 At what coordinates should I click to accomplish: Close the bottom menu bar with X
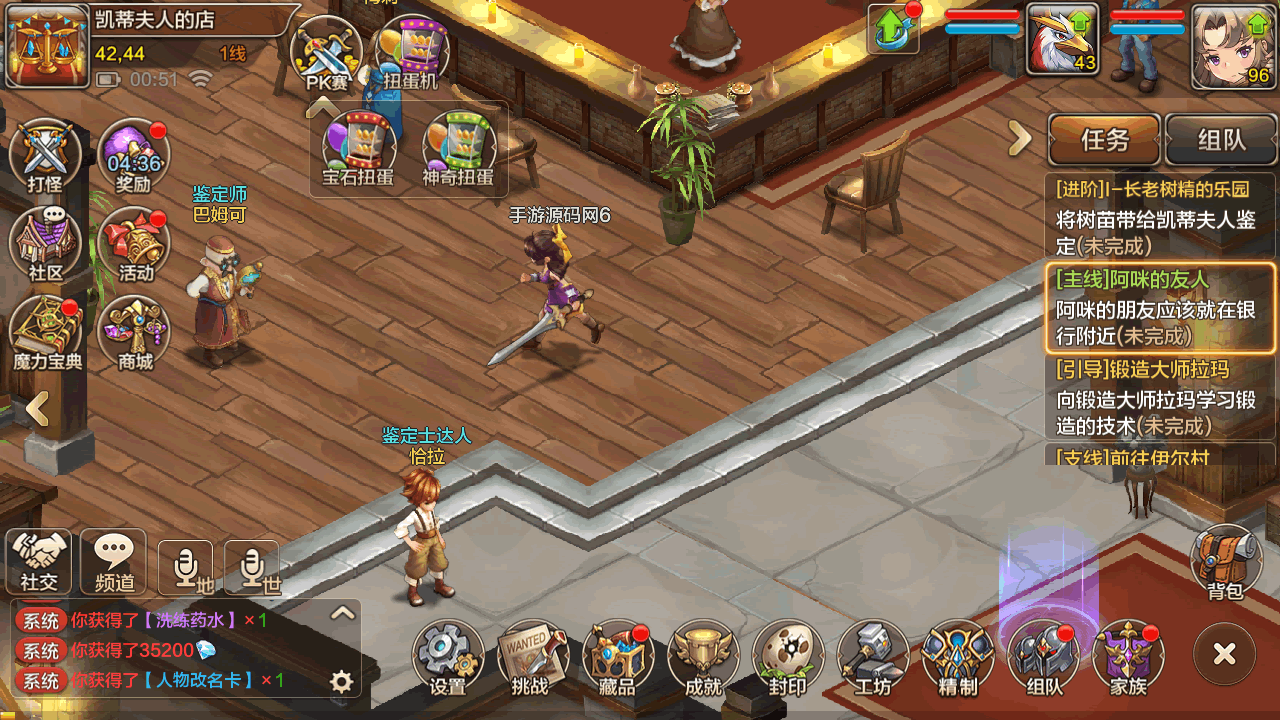point(1224,655)
